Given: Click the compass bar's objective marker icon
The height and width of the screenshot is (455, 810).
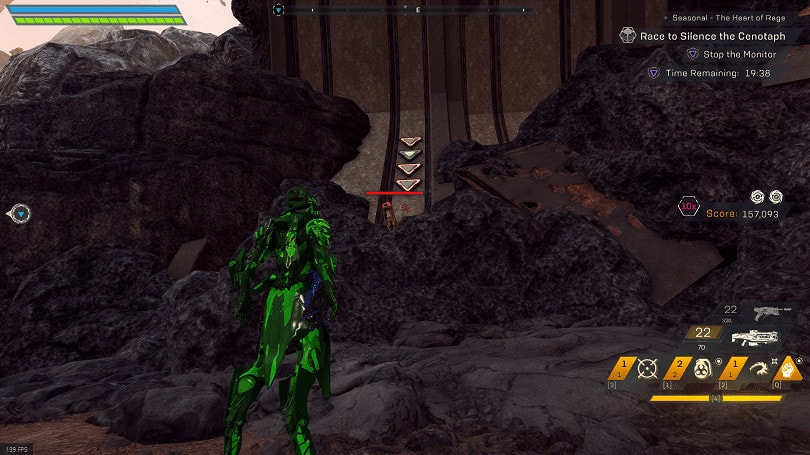Looking at the screenshot, I should coord(279,10).
